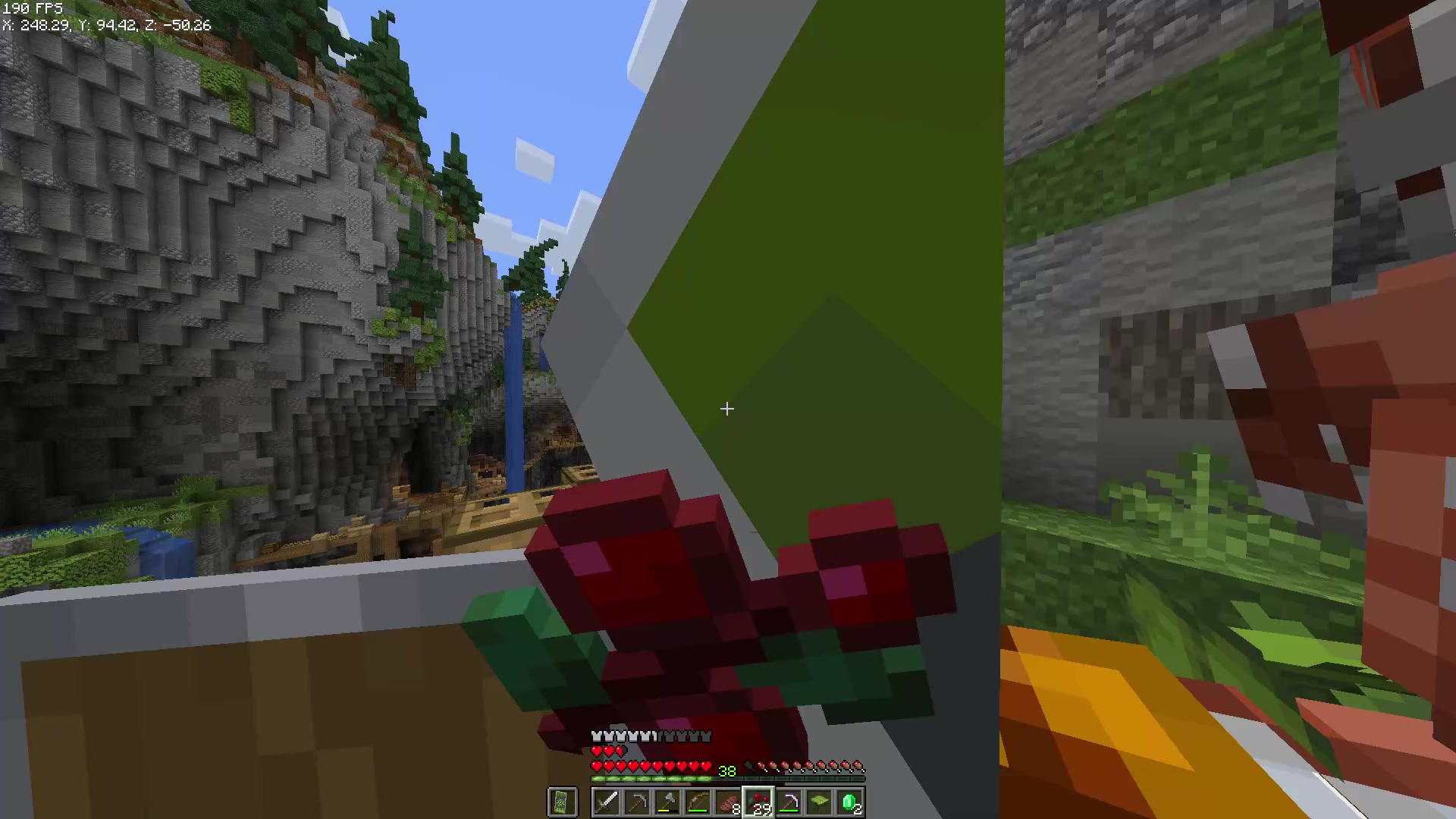Select the stone pickaxe hotbar slot
The image size is (1456, 819).
tap(637, 802)
